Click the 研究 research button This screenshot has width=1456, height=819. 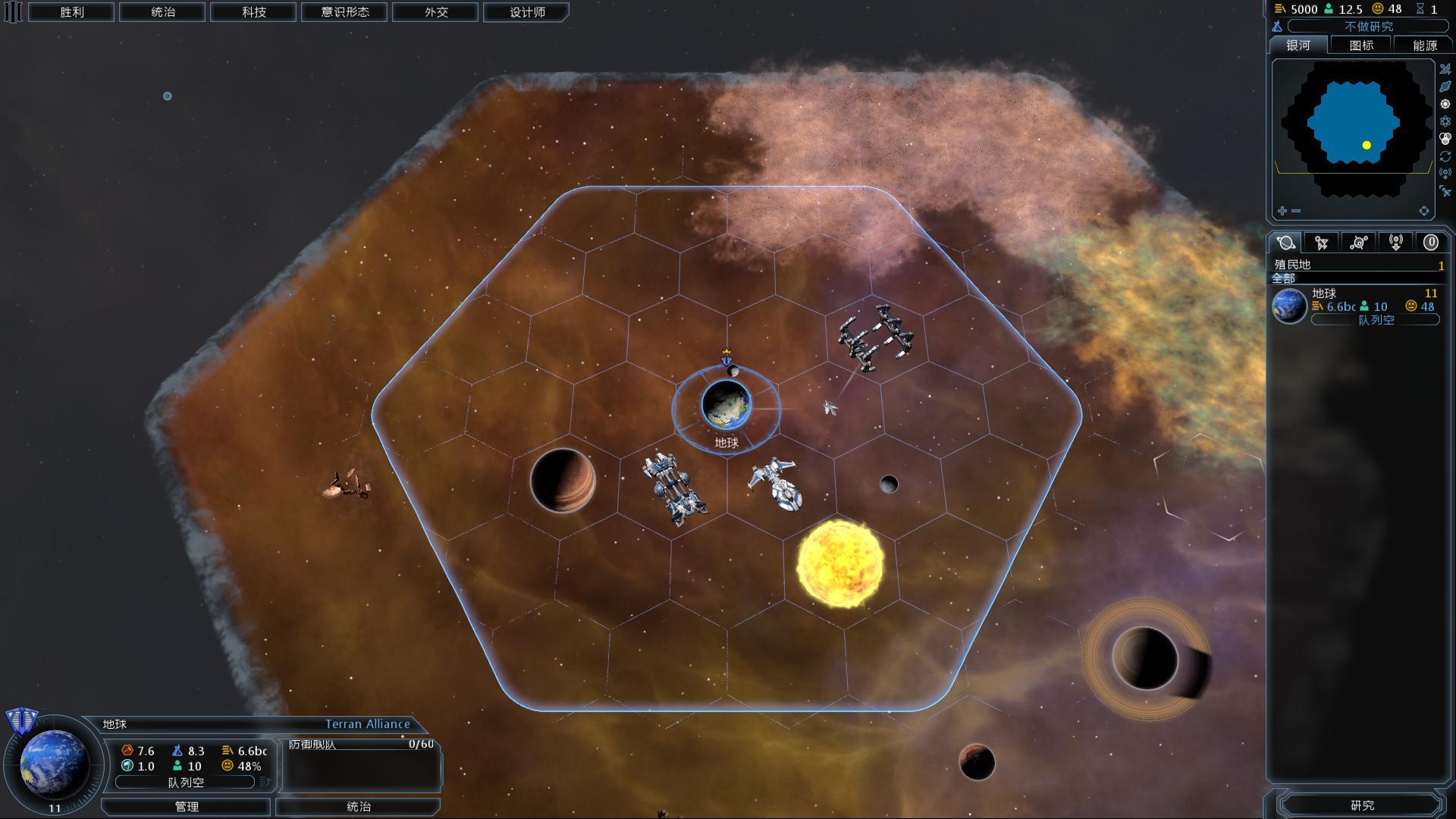click(x=1362, y=805)
